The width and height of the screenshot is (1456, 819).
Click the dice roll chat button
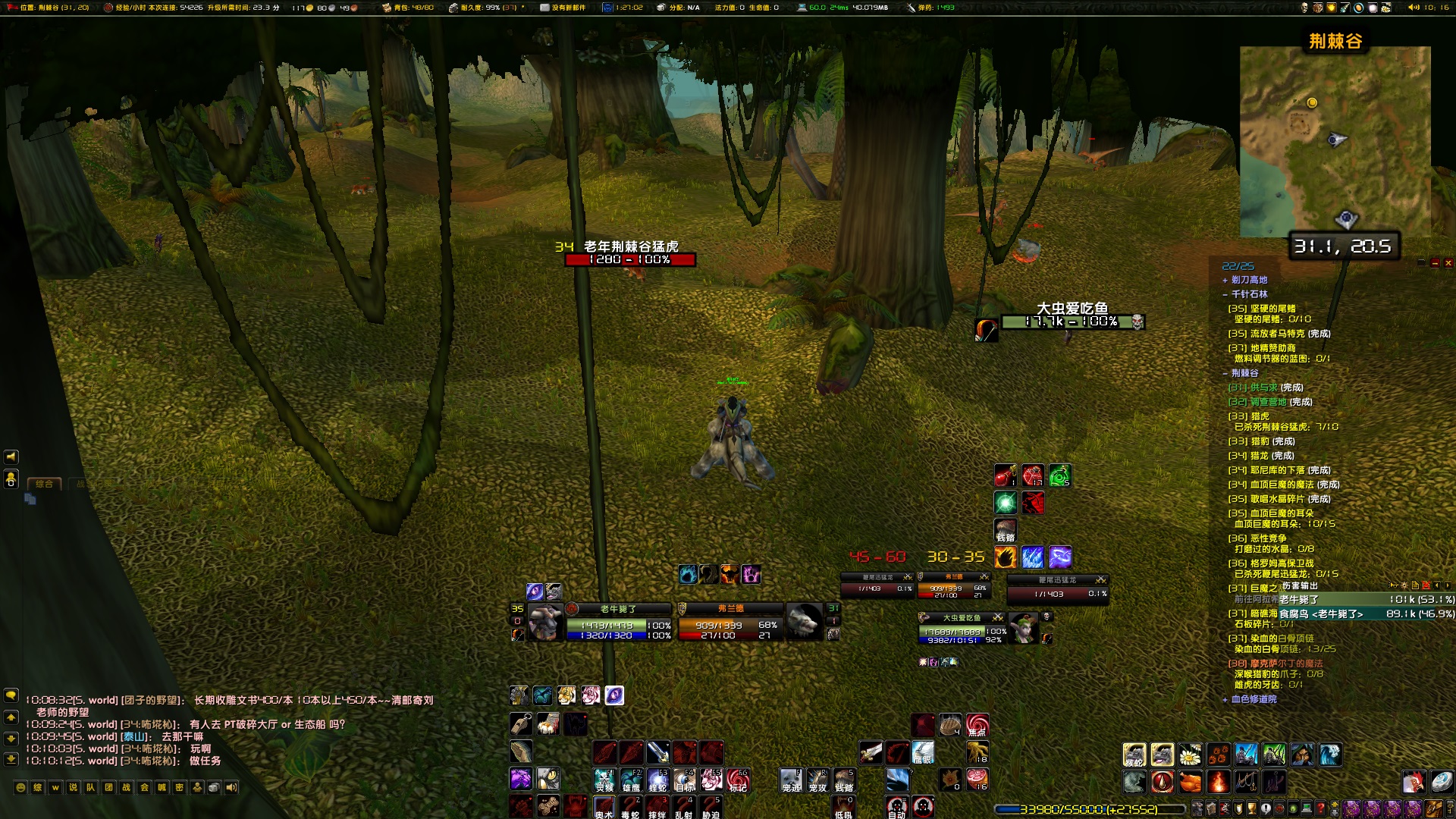(214, 787)
